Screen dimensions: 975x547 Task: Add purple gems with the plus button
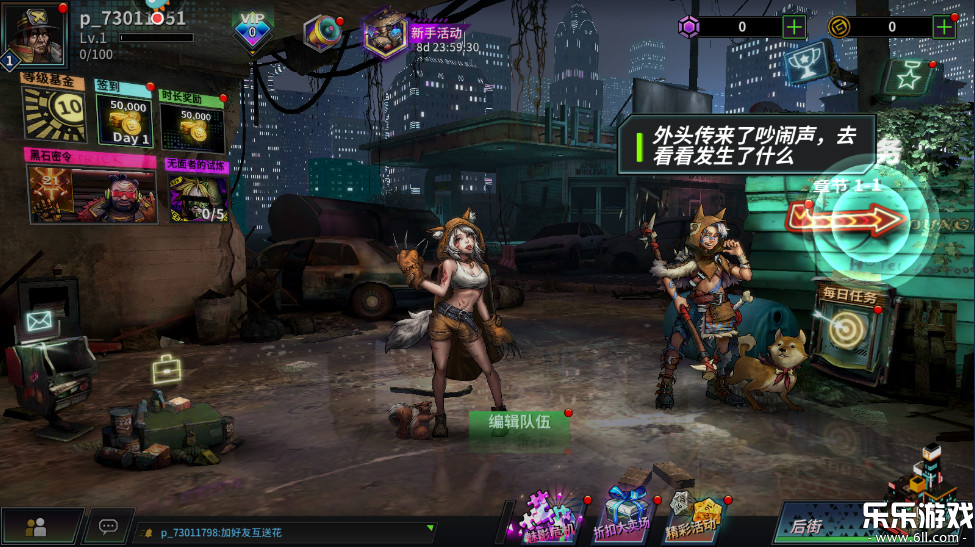[794, 27]
